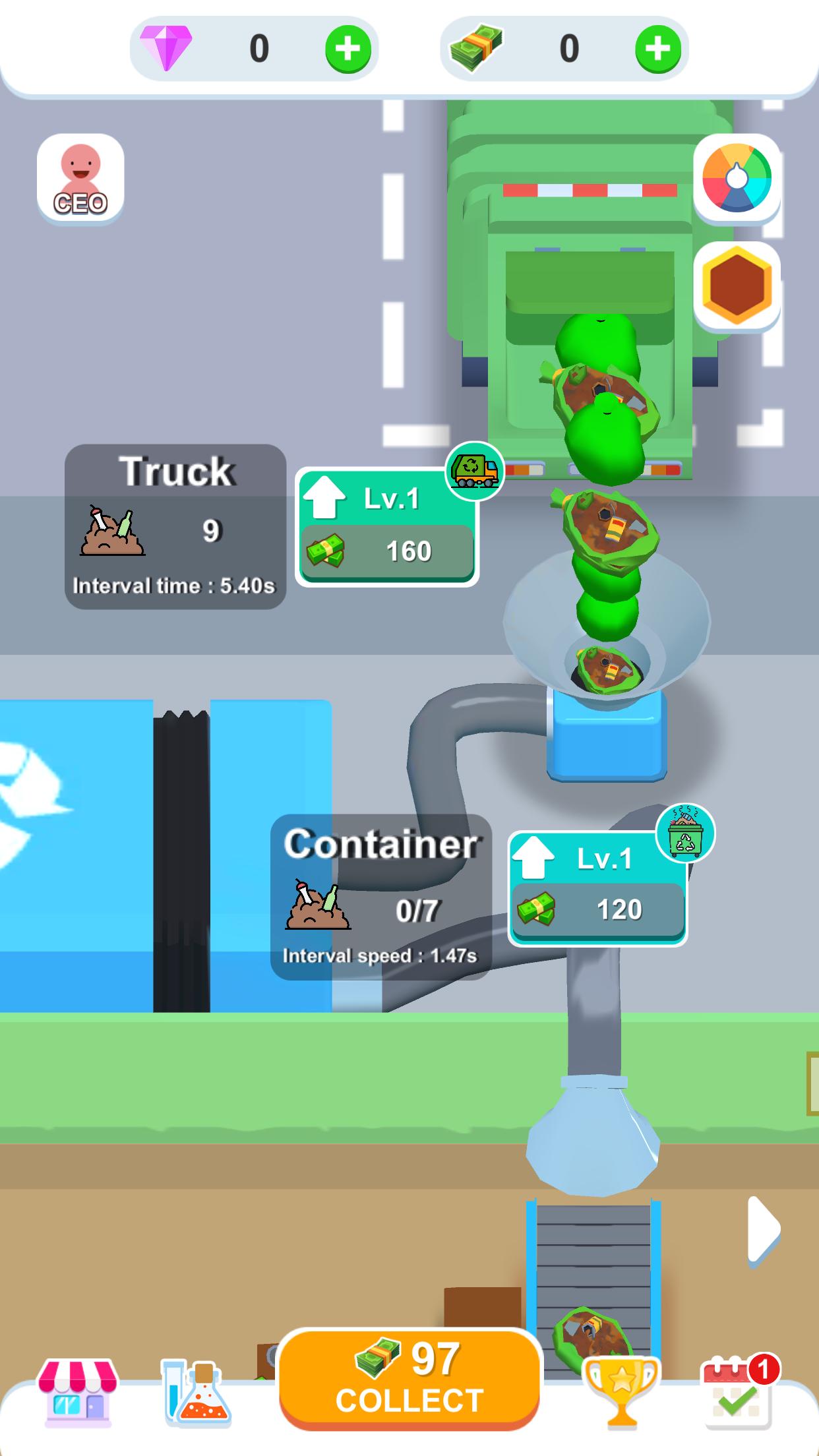This screenshot has height=1456, width=819.
Task: View the trophy achievements
Action: (x=621, y=1391)
